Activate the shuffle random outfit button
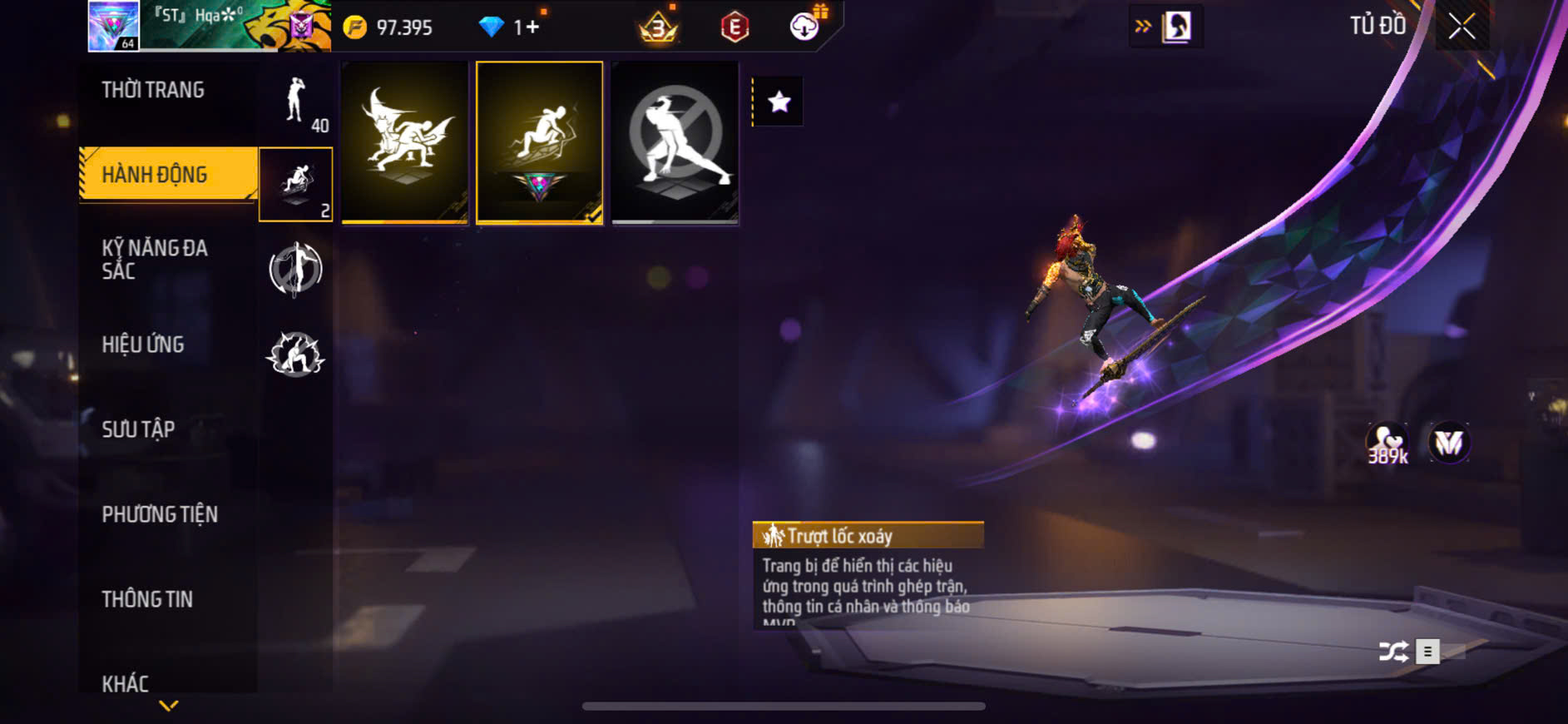This screenshot has height=724, width=1568. 1393,651
